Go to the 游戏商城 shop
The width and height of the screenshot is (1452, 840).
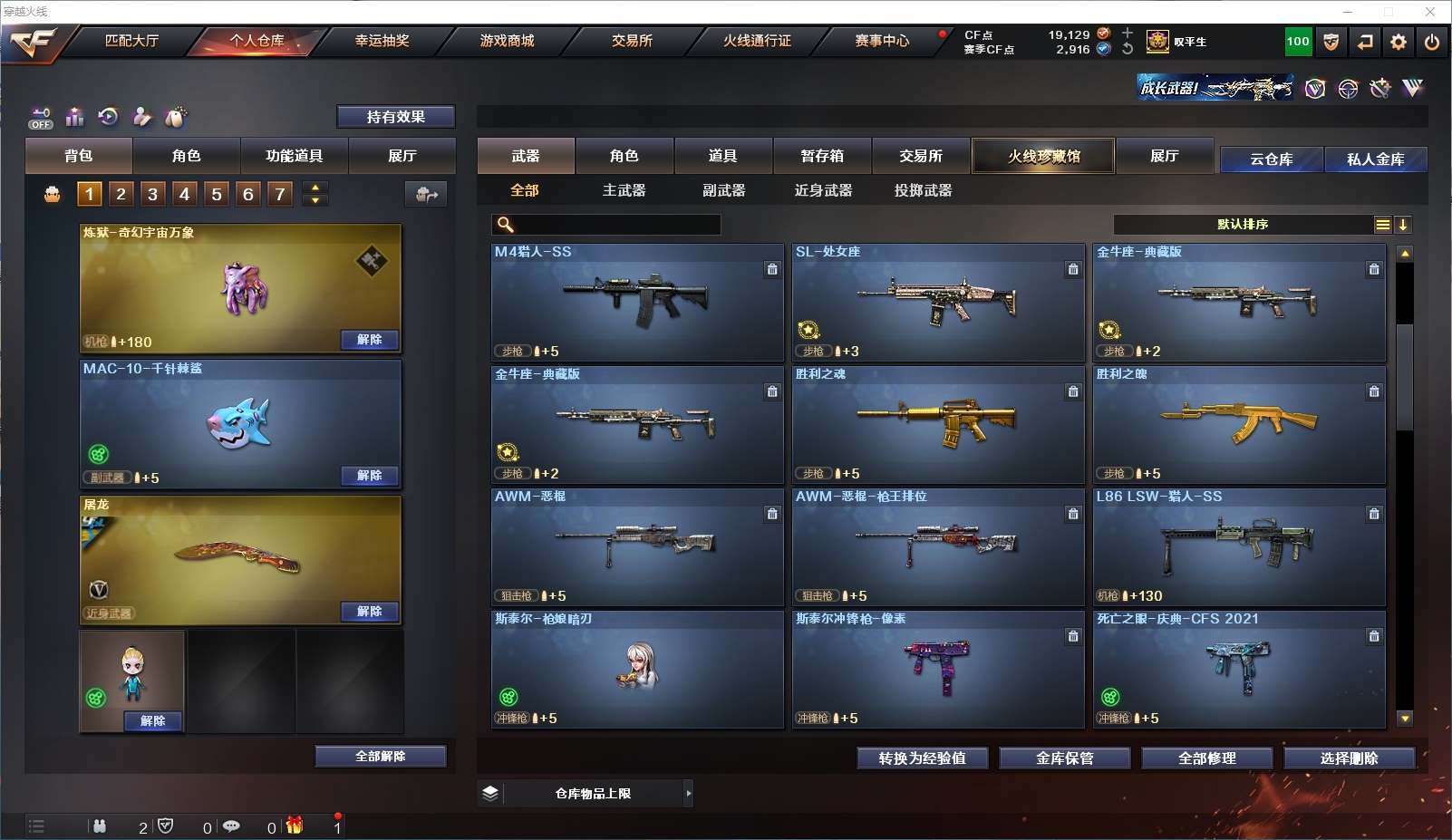pyautogui.click(x=507, y=41)
